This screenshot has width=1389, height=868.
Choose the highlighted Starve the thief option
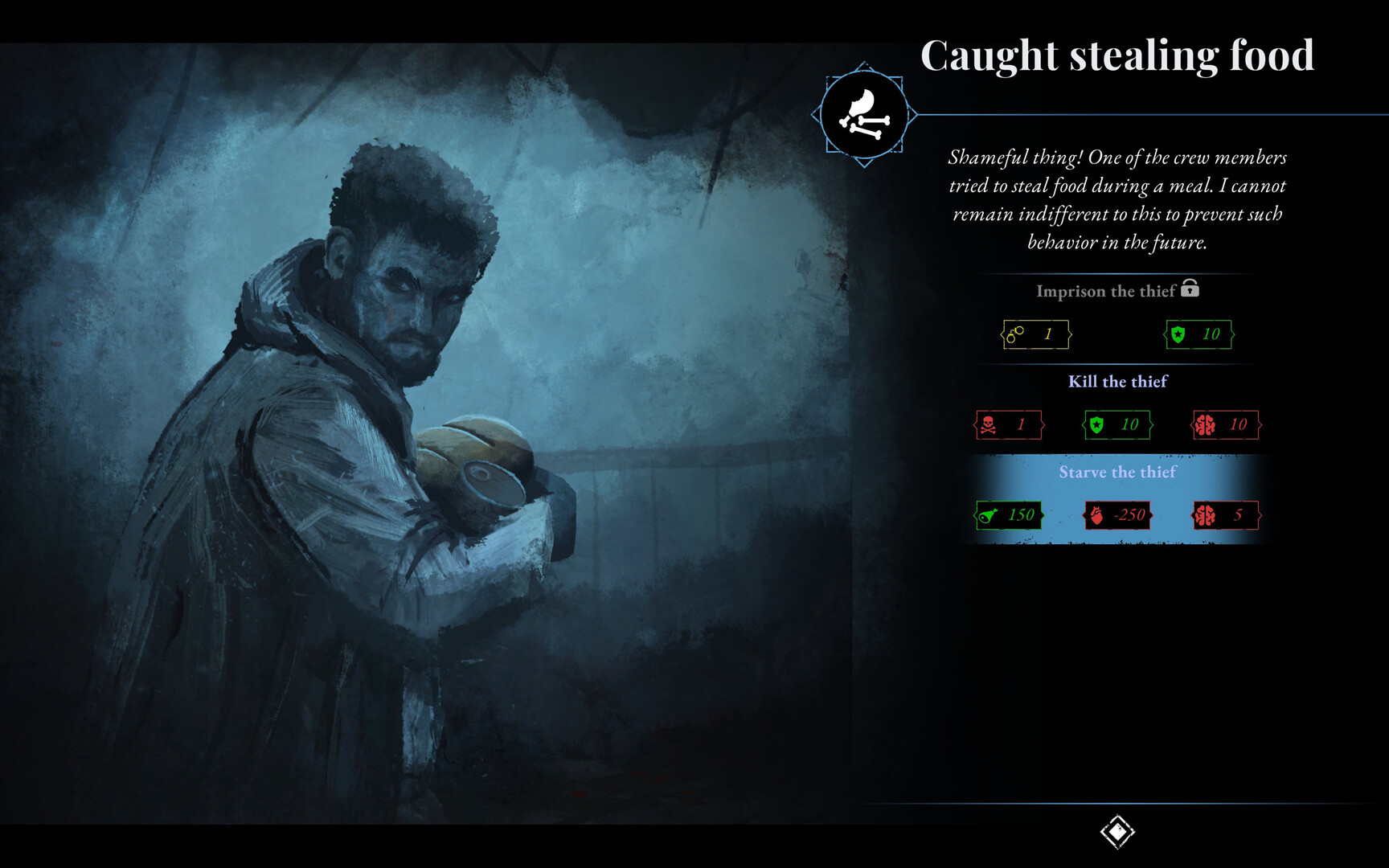(1118, 473)
